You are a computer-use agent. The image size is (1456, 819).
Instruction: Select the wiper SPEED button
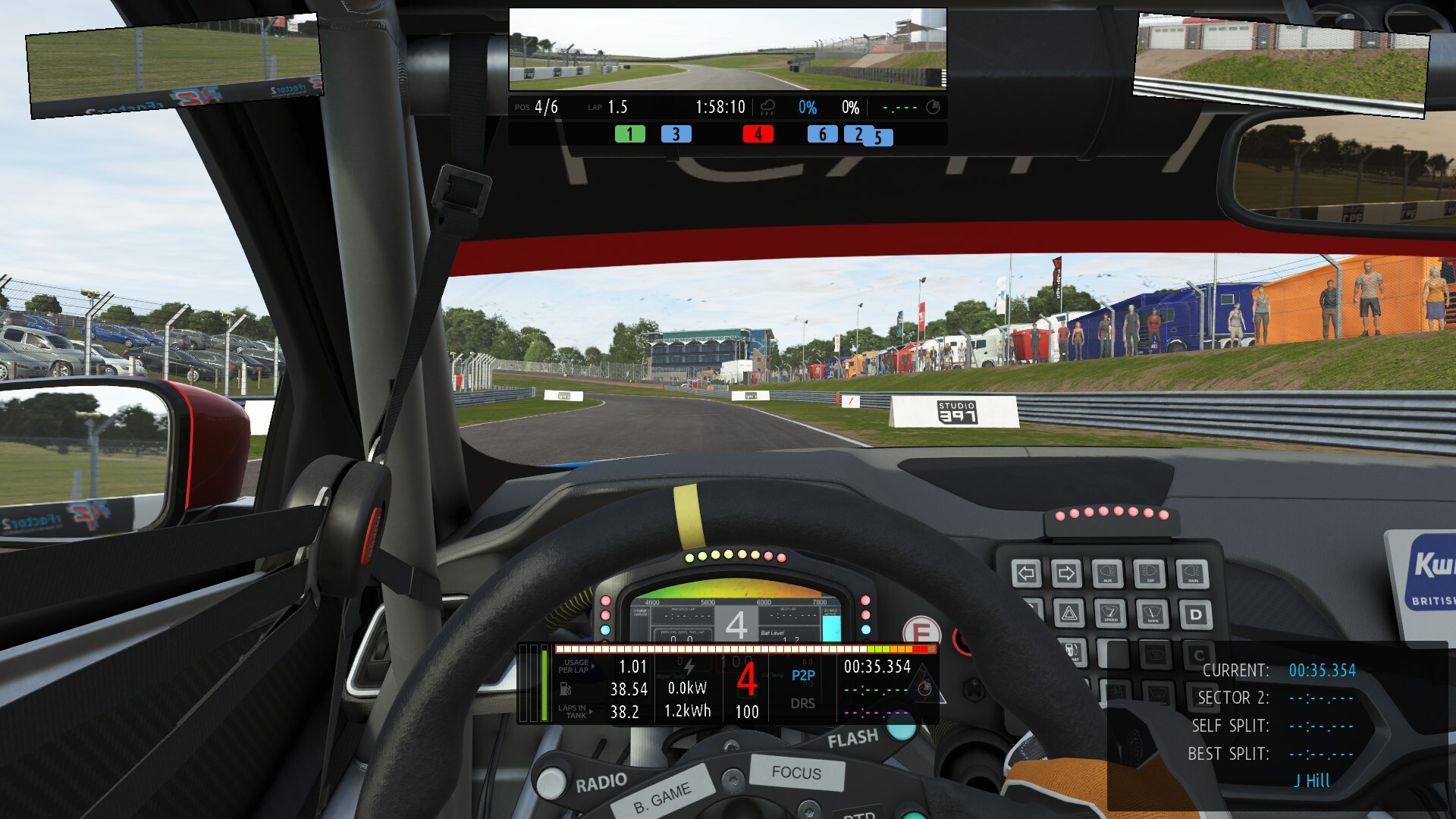pyautogui.click(x=1110, y=613)
